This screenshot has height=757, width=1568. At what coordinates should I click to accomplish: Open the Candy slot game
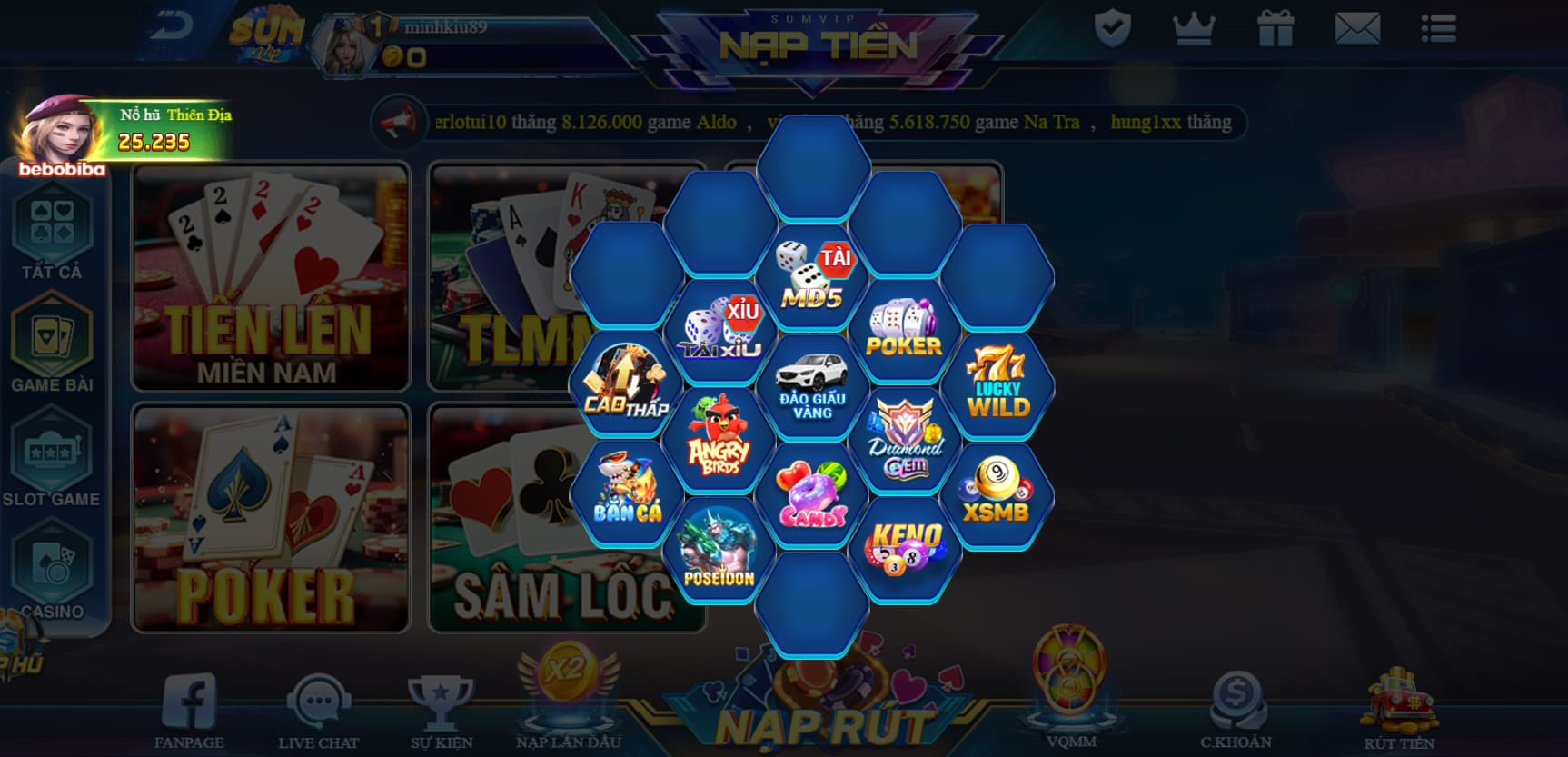coord(811,493)
